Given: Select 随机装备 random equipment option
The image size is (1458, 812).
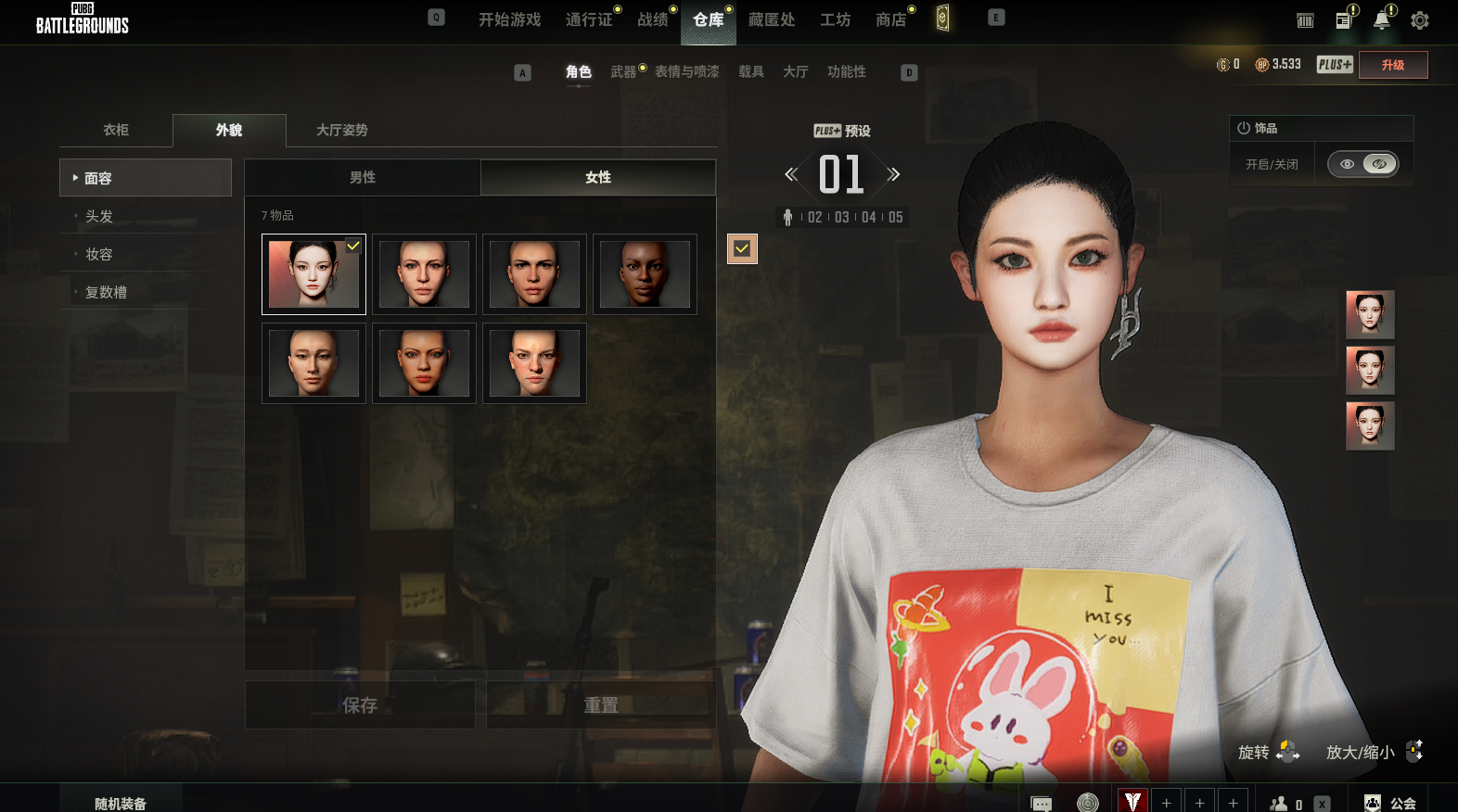Looking at the screenshot, I should 121,803.
